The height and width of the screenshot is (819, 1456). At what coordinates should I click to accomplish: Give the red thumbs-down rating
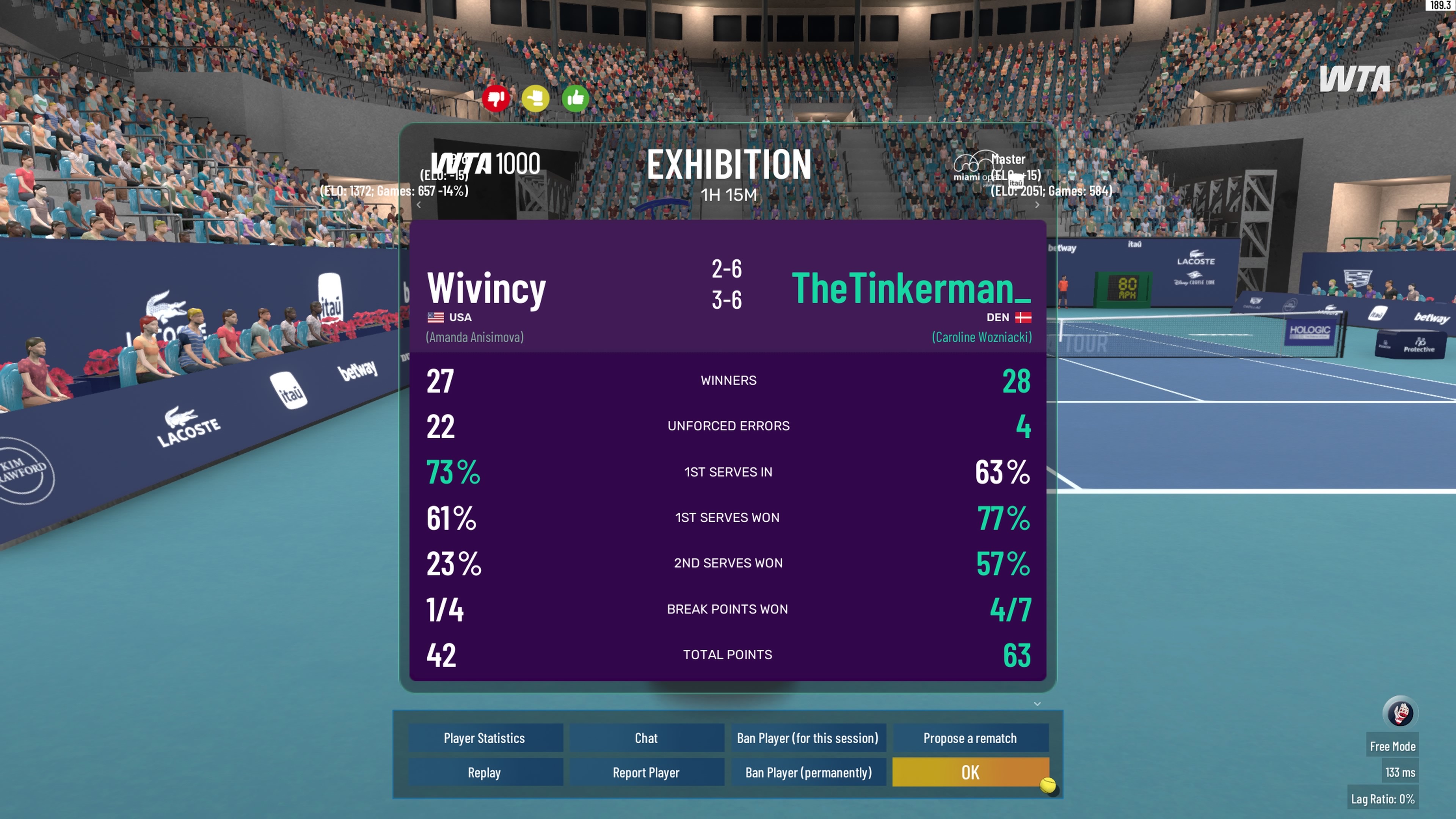496,99
